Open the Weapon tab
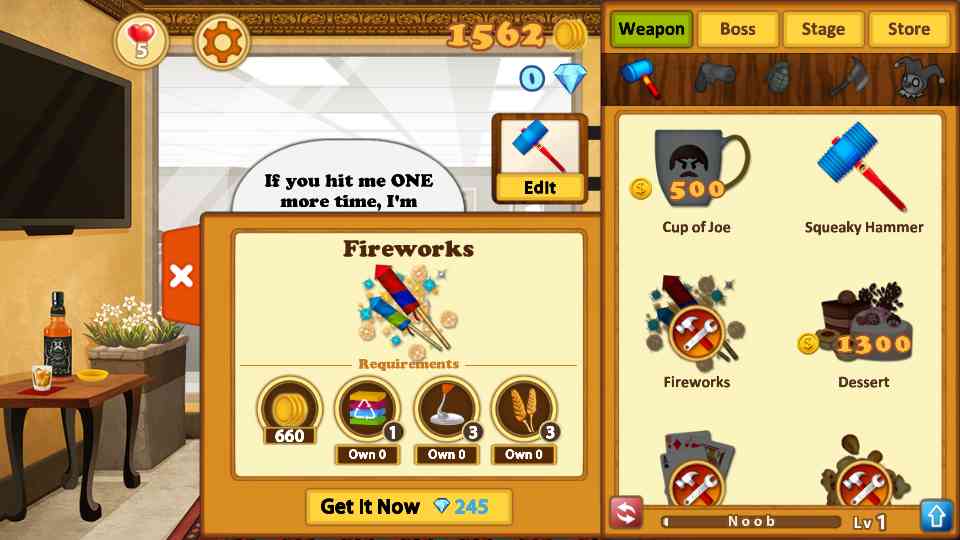The height and width of the screenshot is (540, 960). (x=651, y=29)
